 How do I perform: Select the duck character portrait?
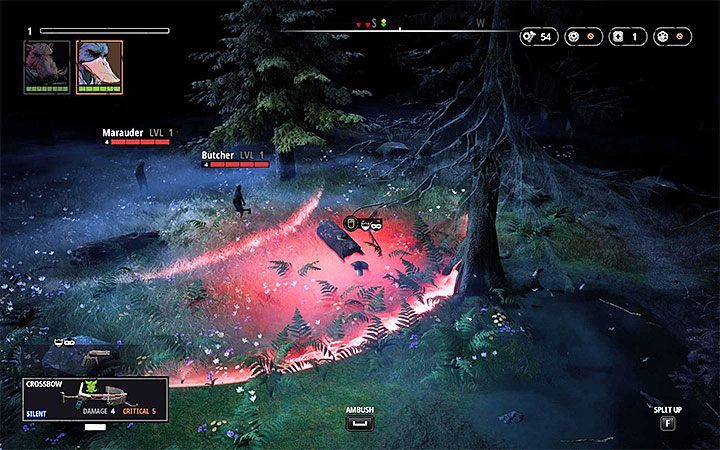coord(99,64)
